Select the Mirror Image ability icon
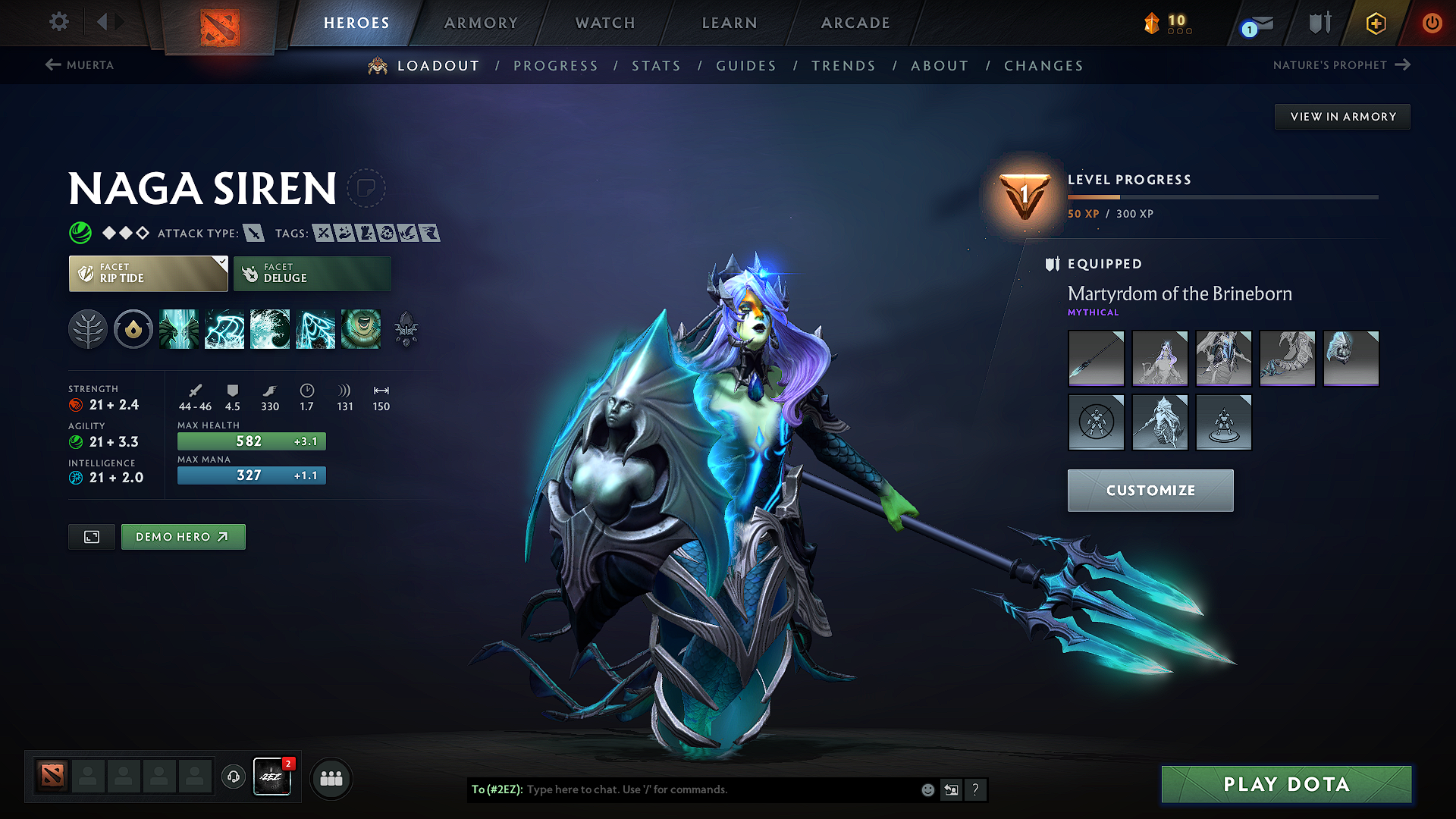 coord(179,329)
